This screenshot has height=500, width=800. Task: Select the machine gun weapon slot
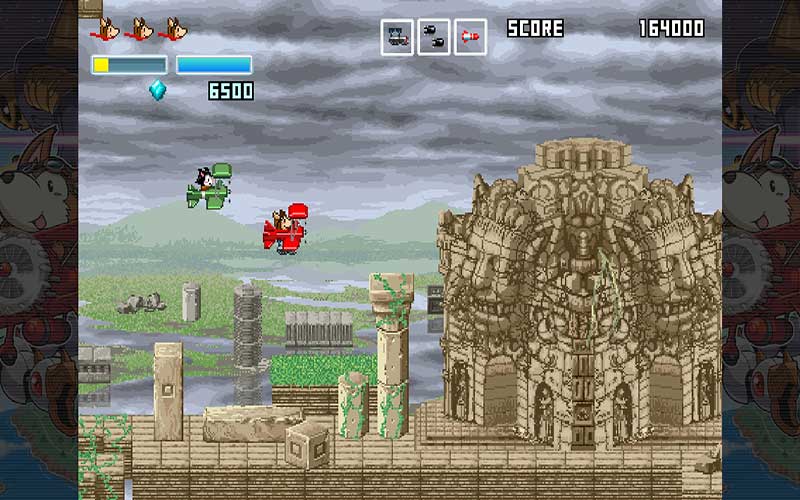coord(397,37)
